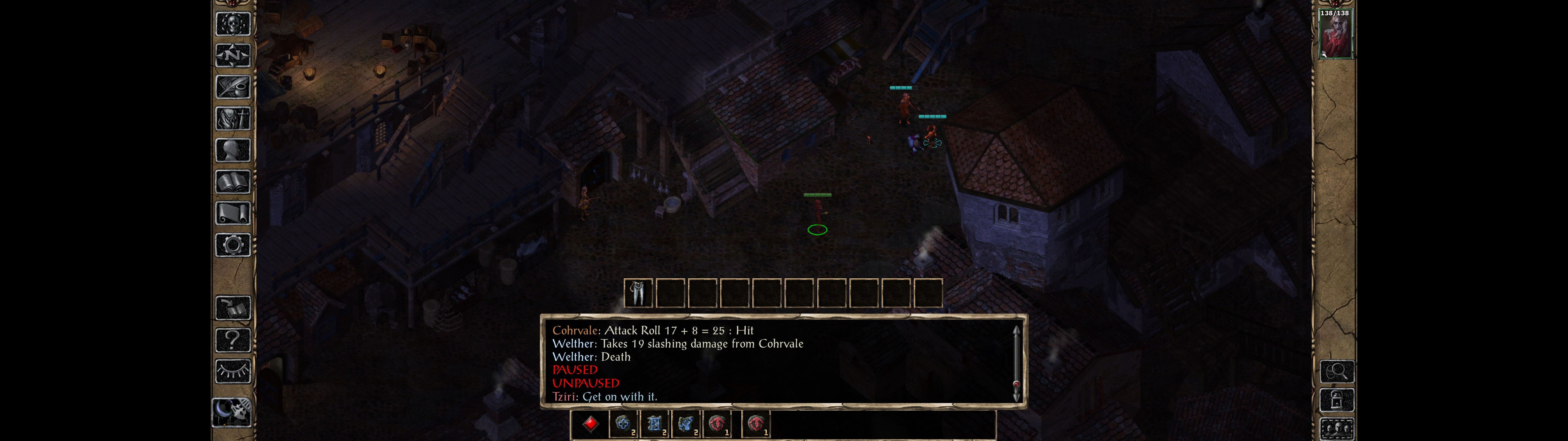Open the mage spellbook
Viewport: 1568px width, 441px height.
click(x=233, y=182)
